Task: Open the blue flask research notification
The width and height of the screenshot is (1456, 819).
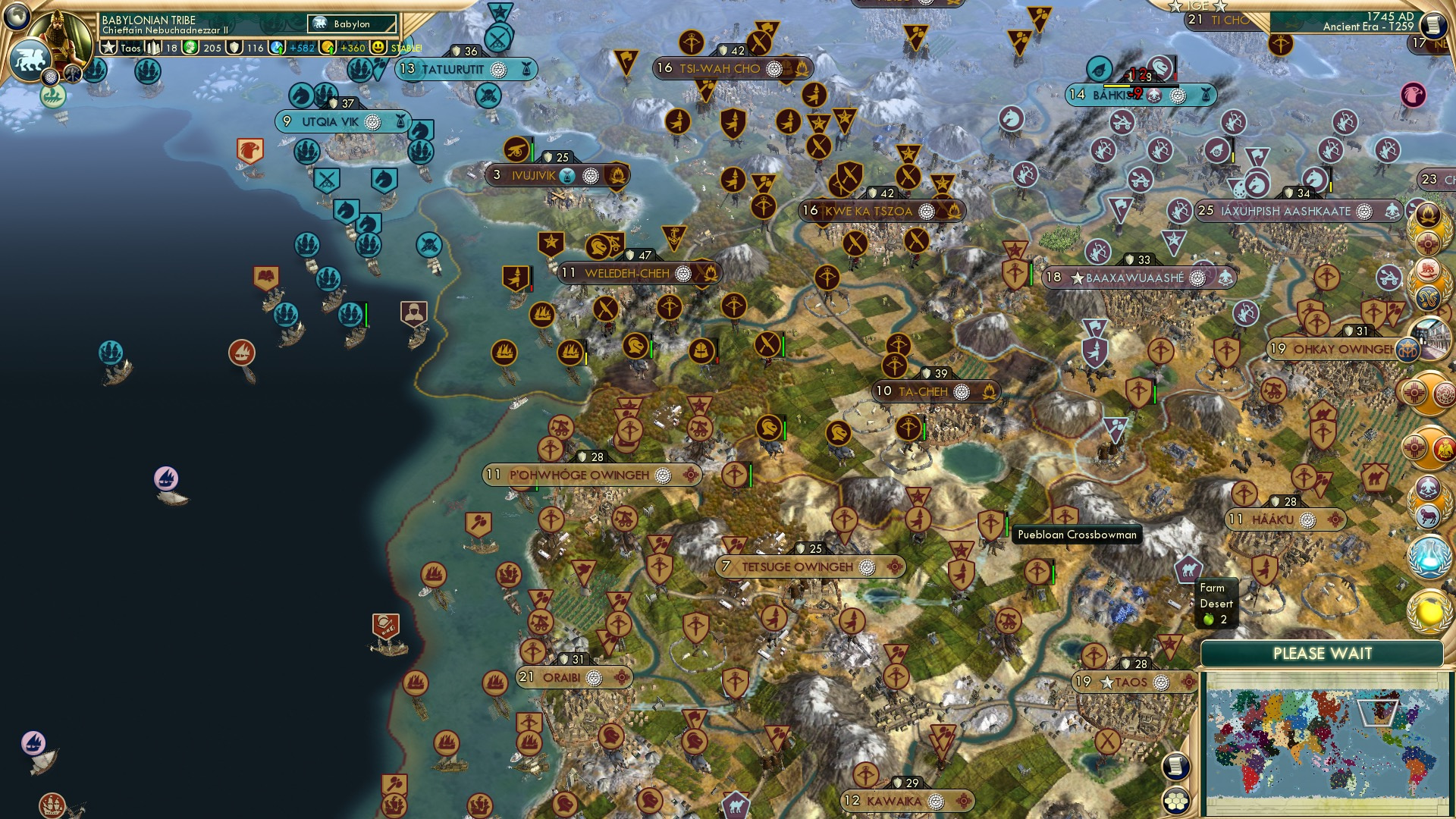Action: coord(1429,556)
